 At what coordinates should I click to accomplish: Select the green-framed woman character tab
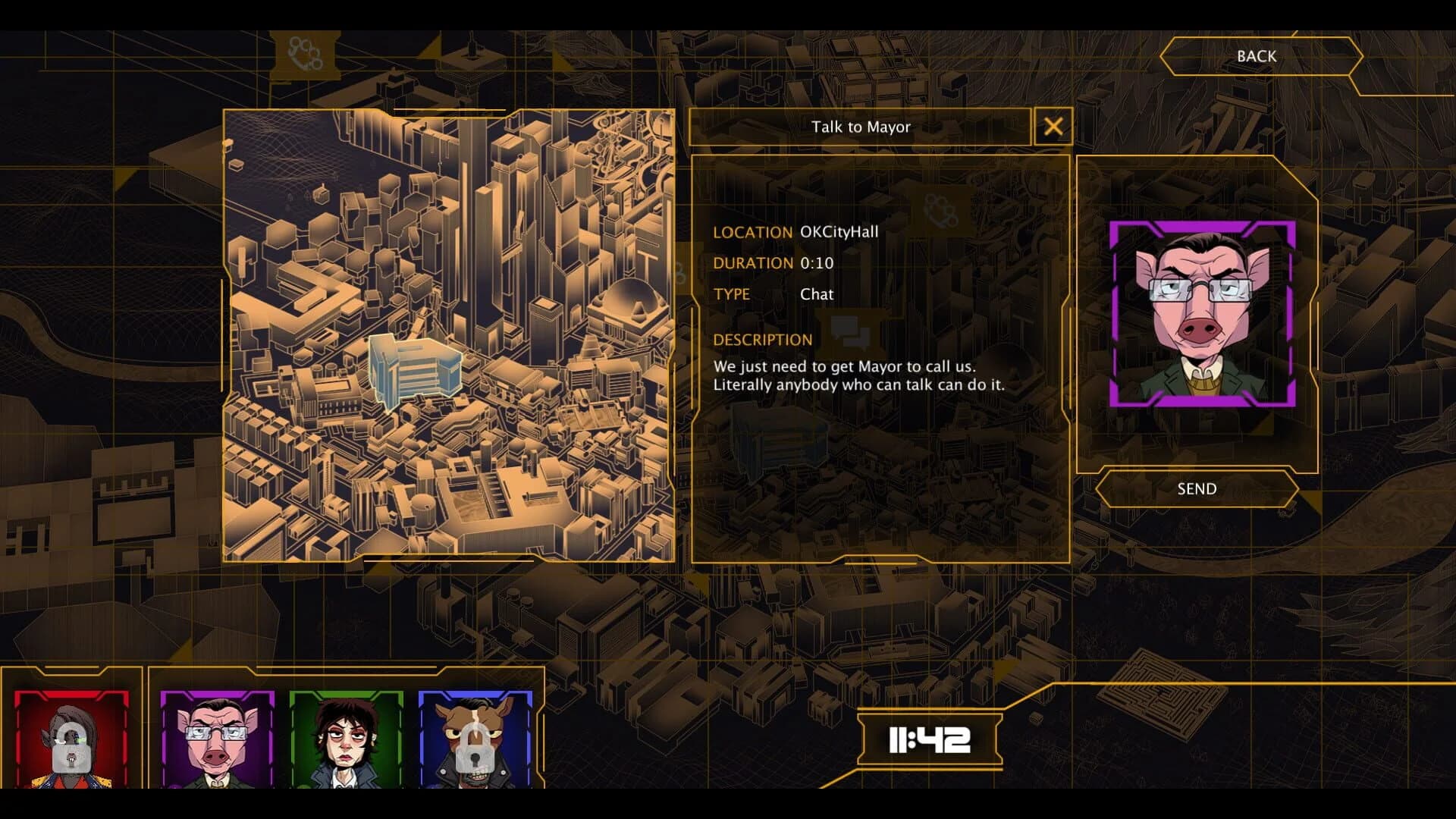tap(345, 747)
